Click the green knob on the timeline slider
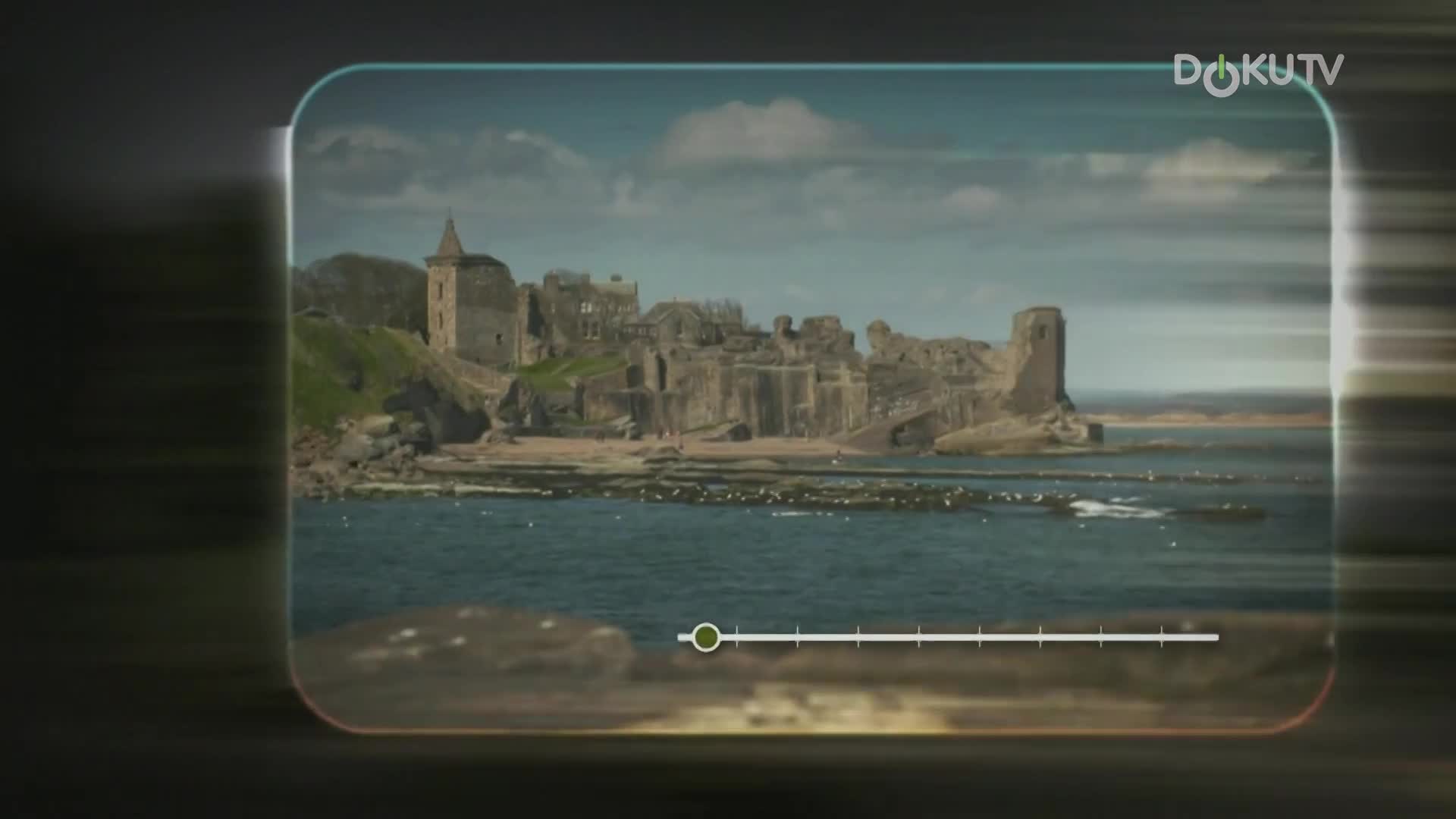Image resolution: width=1456 pixels, height=819 pixels. coord(707,637)
